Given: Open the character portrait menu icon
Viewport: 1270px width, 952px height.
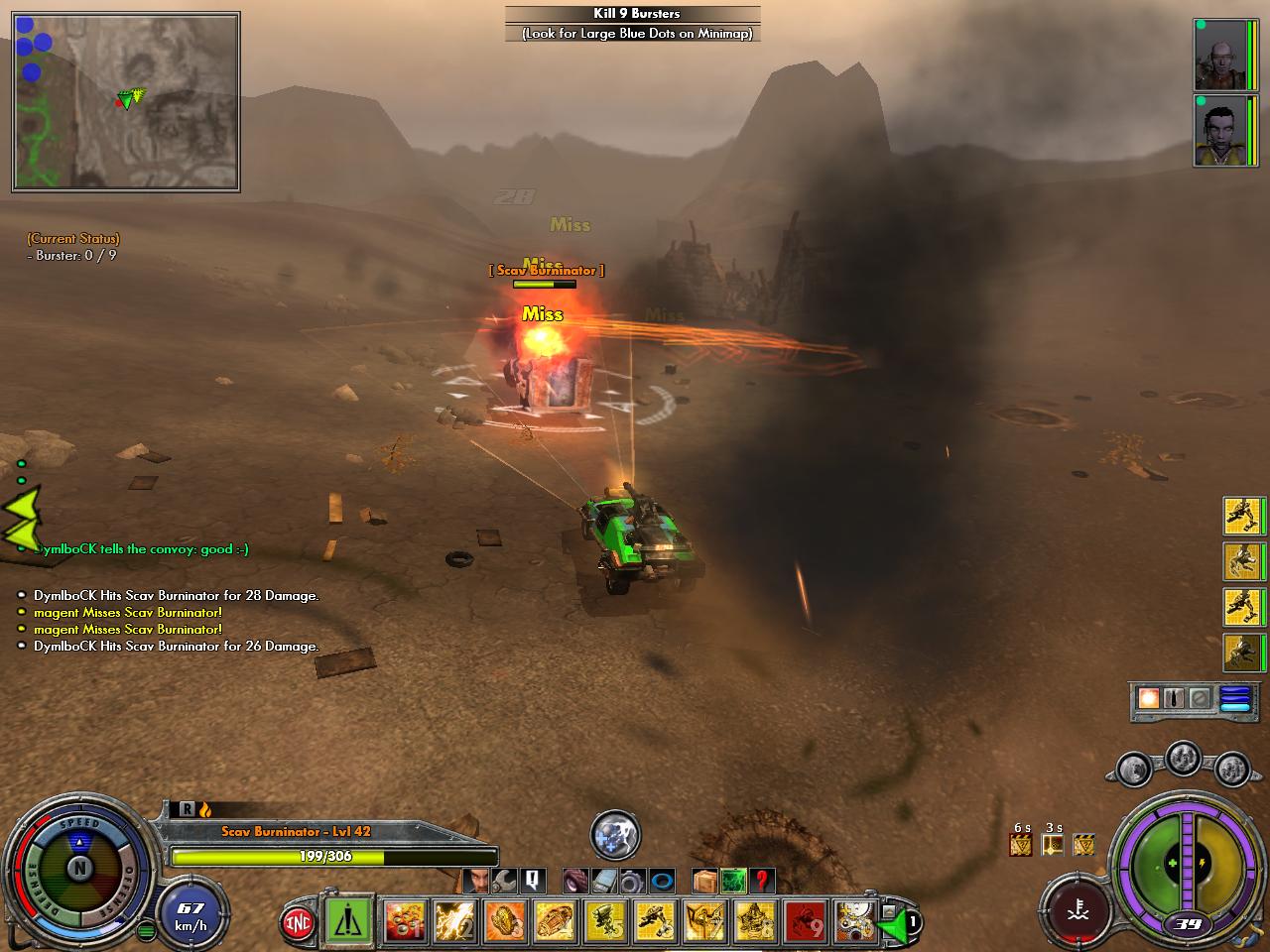Looking at the screenshot, I should pyautogui.click(x=477, y=880).
